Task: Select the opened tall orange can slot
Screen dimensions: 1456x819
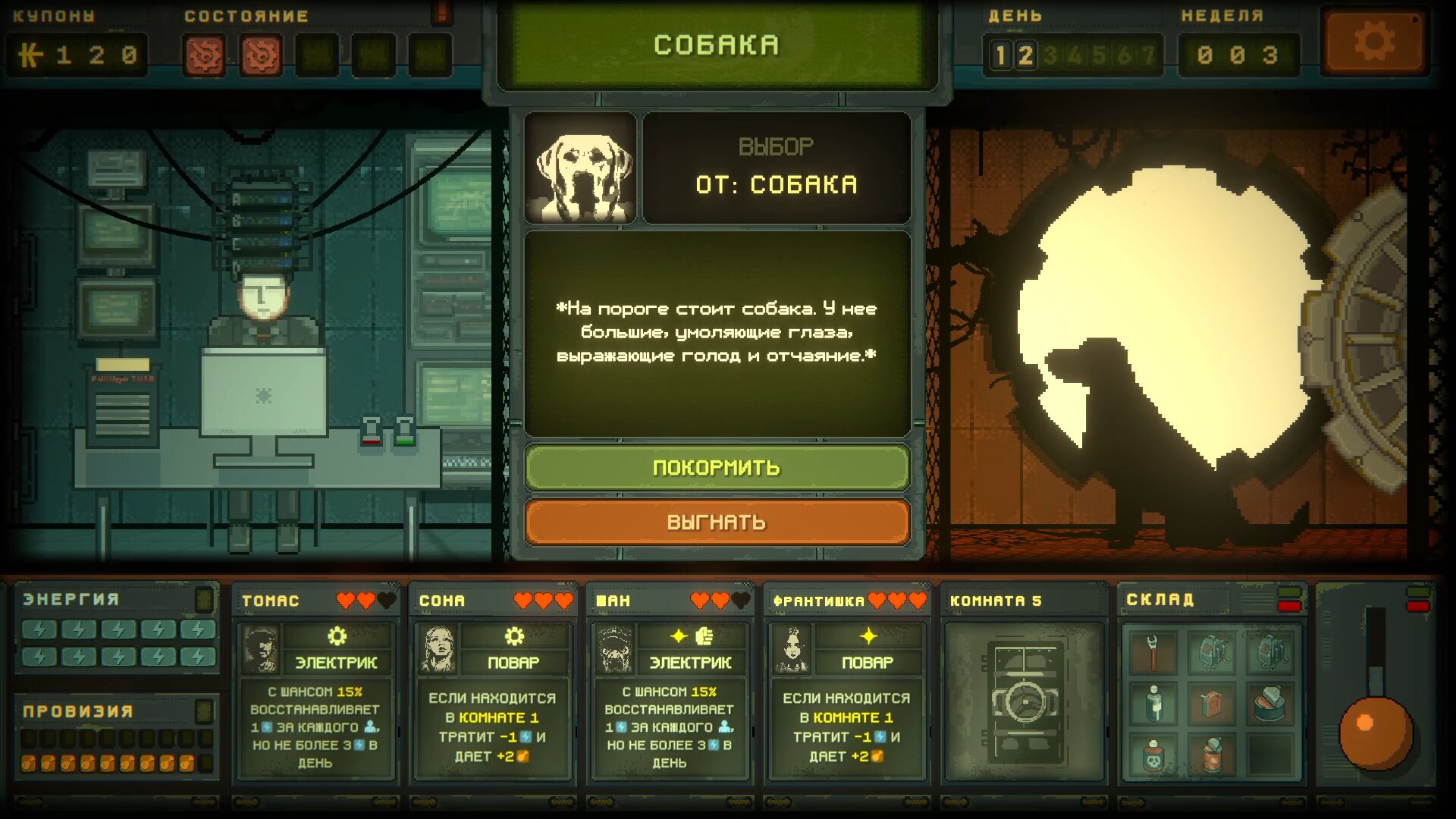Action: [x=1212, y=756]
